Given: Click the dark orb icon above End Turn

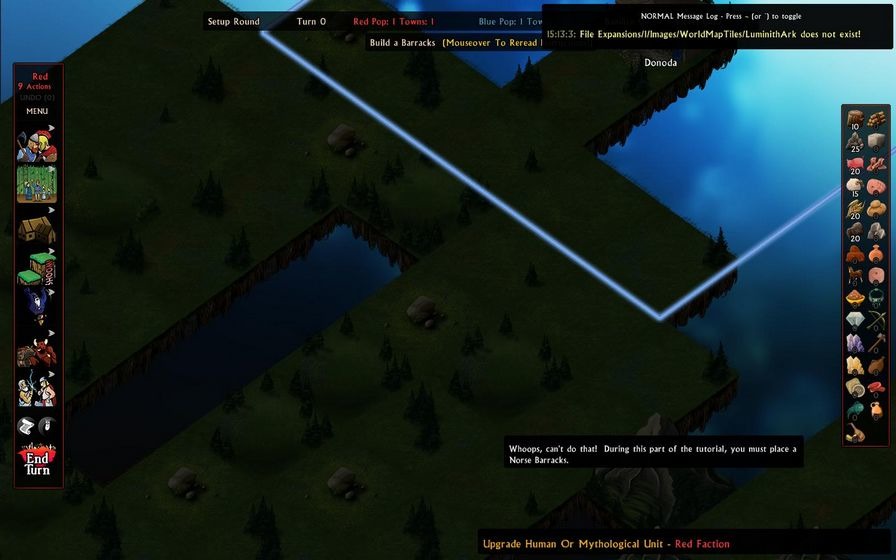Looking at the screenshot, I should 47,426.
